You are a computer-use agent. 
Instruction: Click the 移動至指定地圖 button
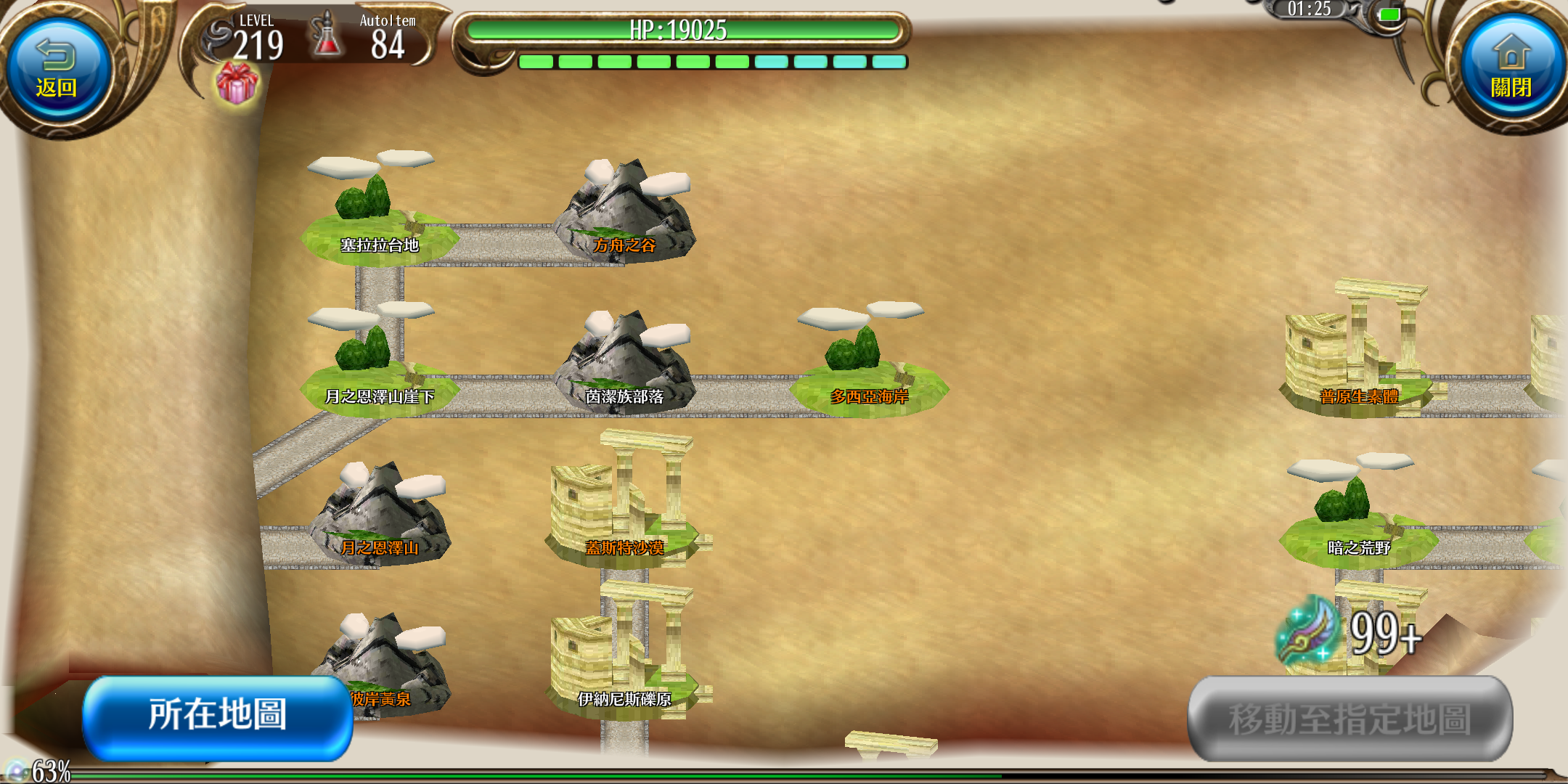(1350, 719)
